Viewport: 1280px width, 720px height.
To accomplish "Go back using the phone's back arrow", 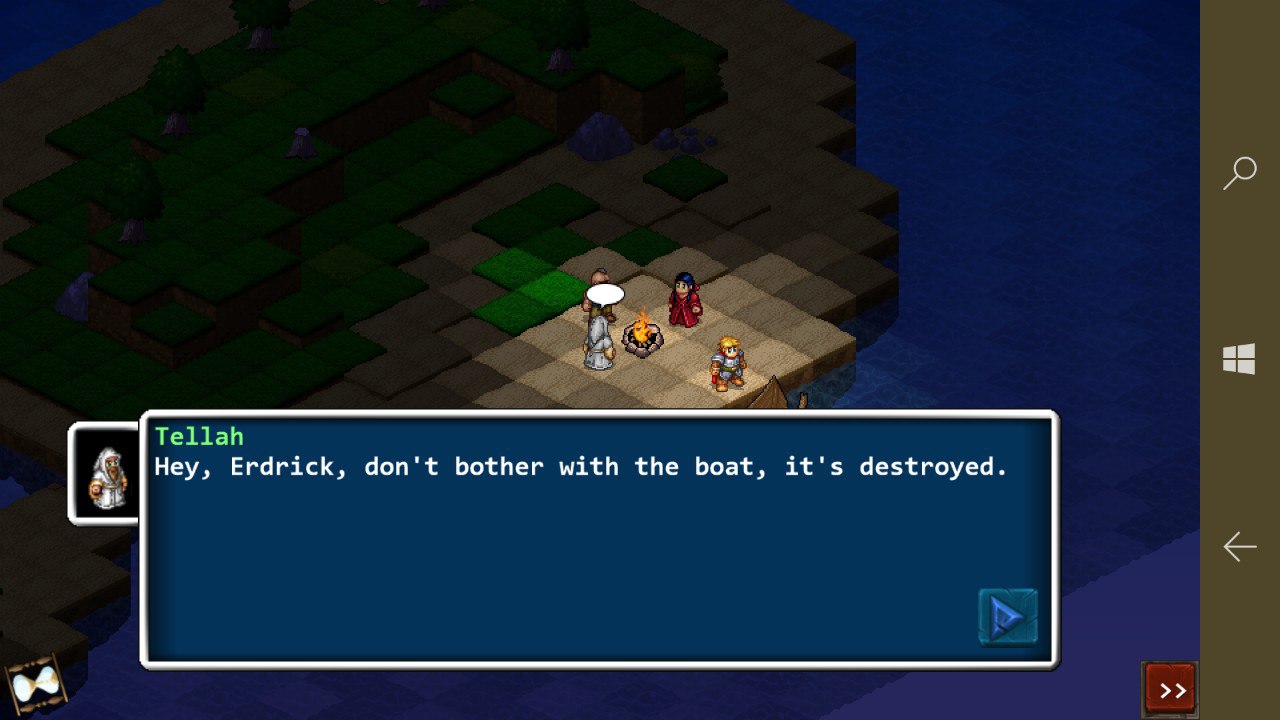I will click(x=1240, y=546).
